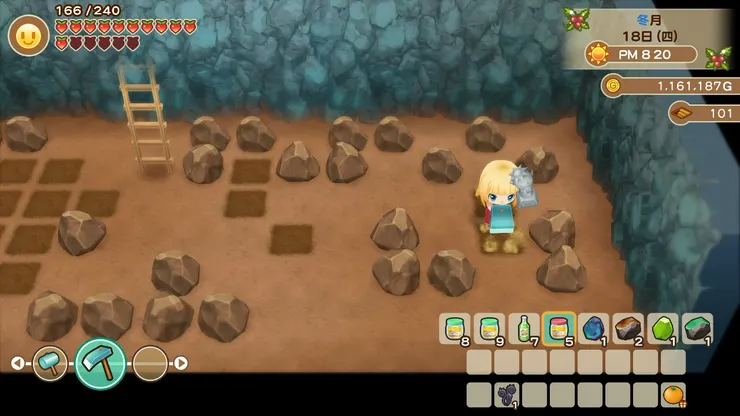Cycle tools with the right arrow
The width and height of the screenshot is (740, 416).
tap(181, 362)
